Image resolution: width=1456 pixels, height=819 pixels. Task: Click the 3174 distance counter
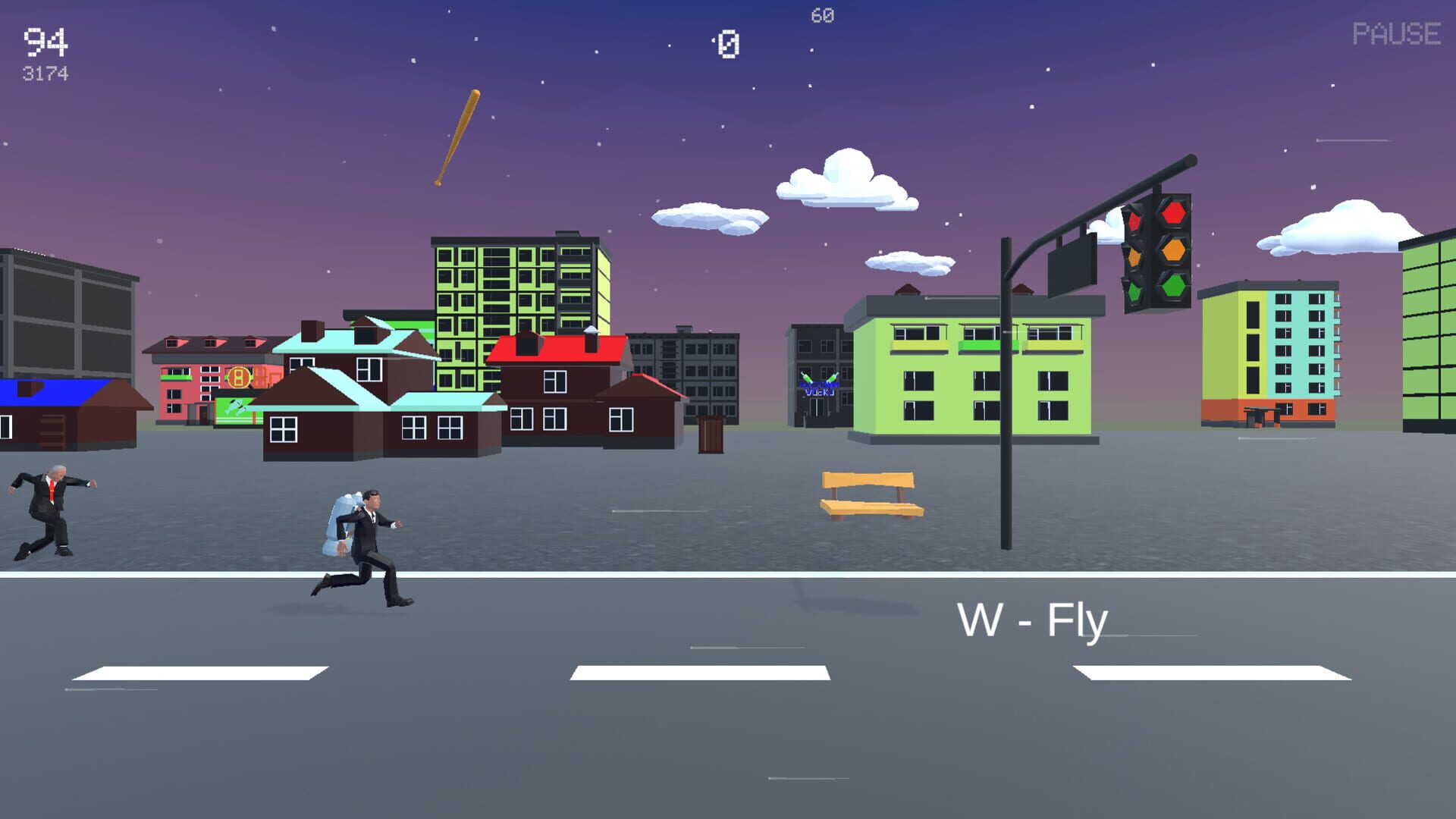44,73
